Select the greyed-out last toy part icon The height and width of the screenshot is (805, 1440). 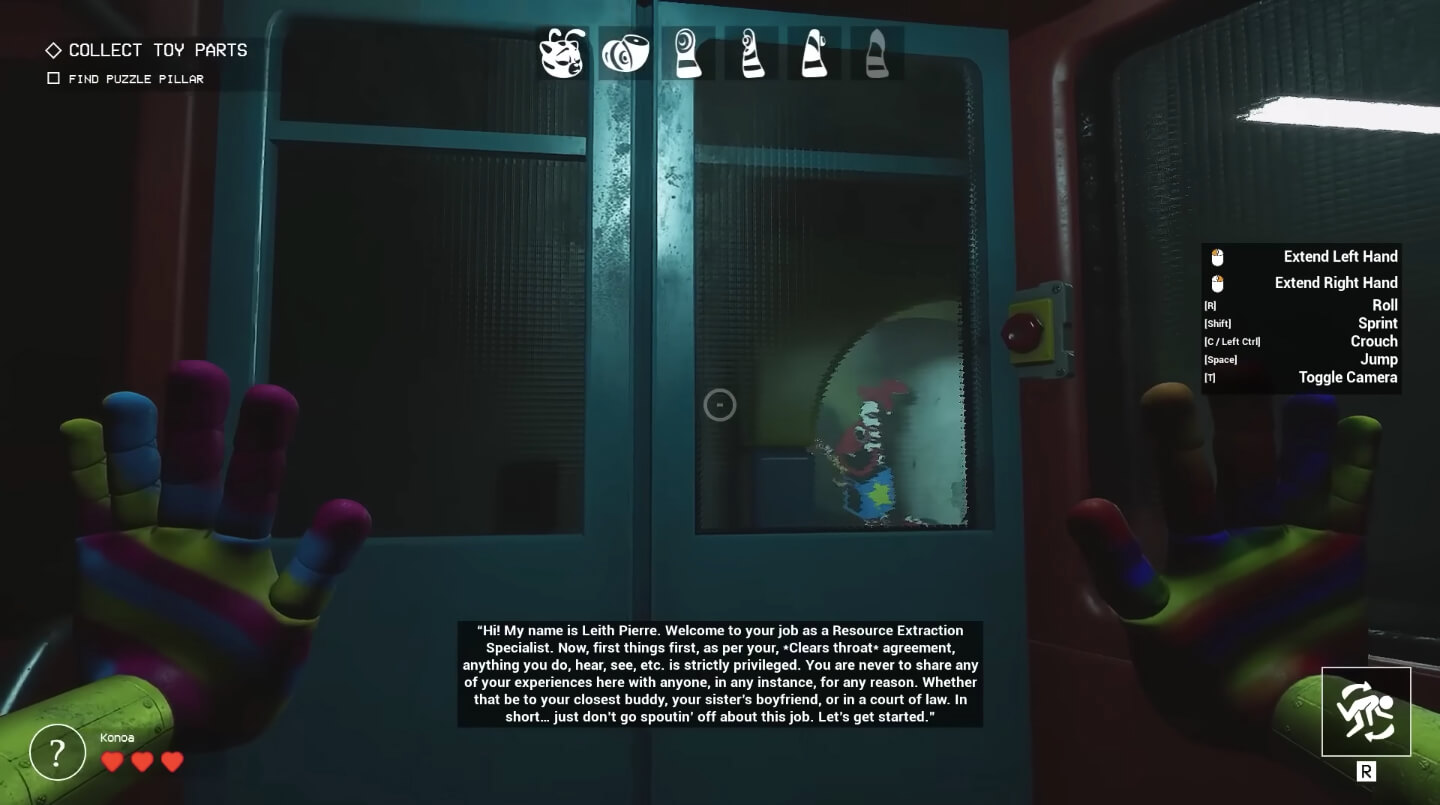click(x=877, y=54)
